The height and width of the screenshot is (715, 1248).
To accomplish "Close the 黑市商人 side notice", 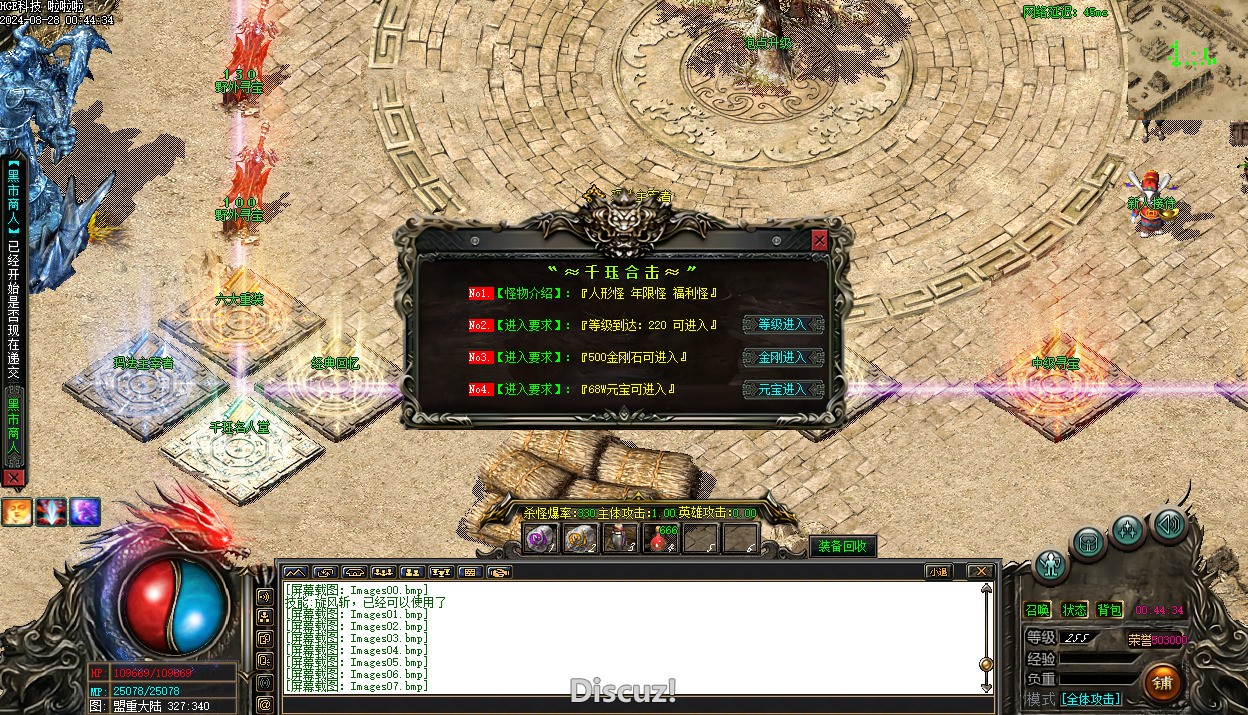I will pos(13,479).
